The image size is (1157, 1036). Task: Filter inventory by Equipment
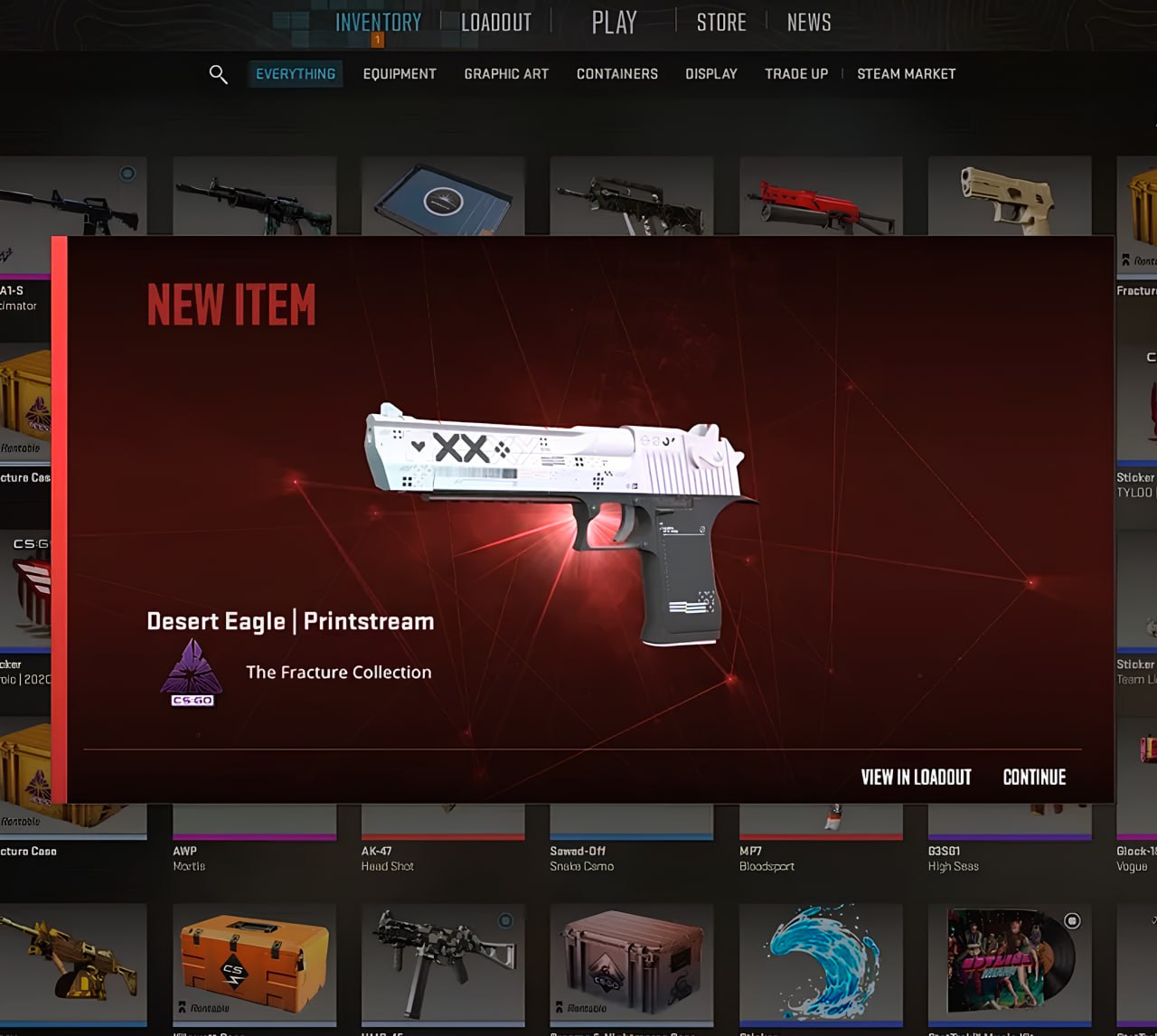click(400, 74)
